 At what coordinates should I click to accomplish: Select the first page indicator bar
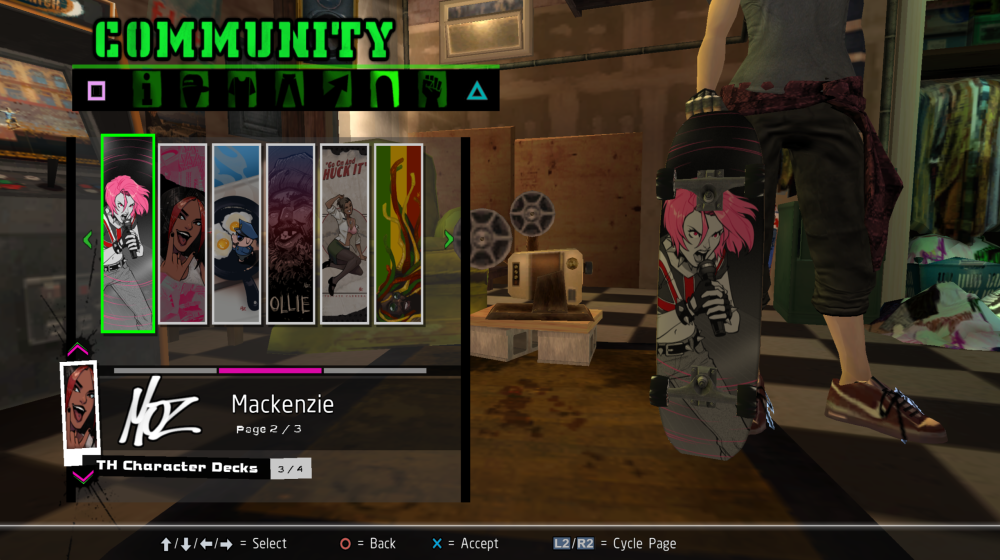[x=165, y=370]
